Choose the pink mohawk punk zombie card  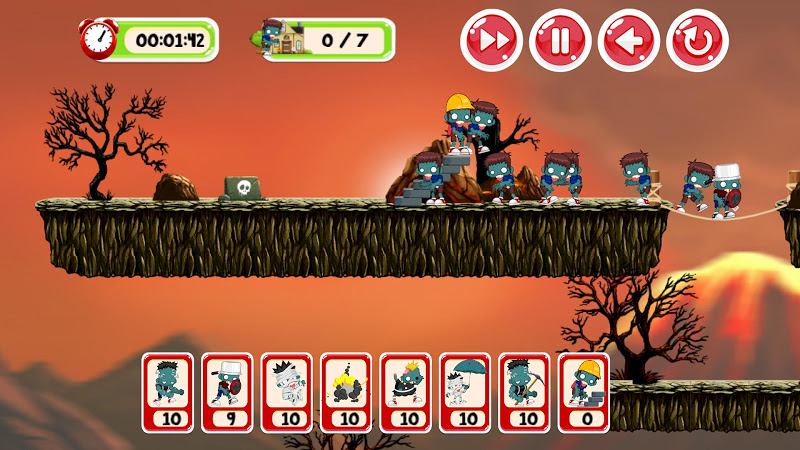[406, 392]
